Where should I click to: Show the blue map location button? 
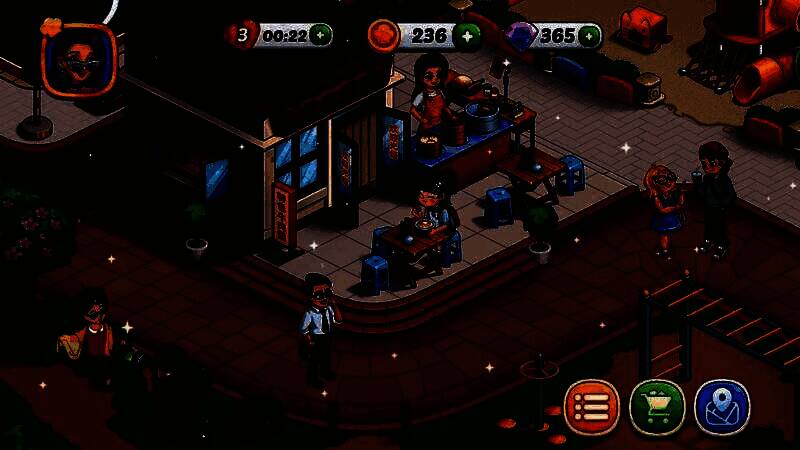pos(722,407)
